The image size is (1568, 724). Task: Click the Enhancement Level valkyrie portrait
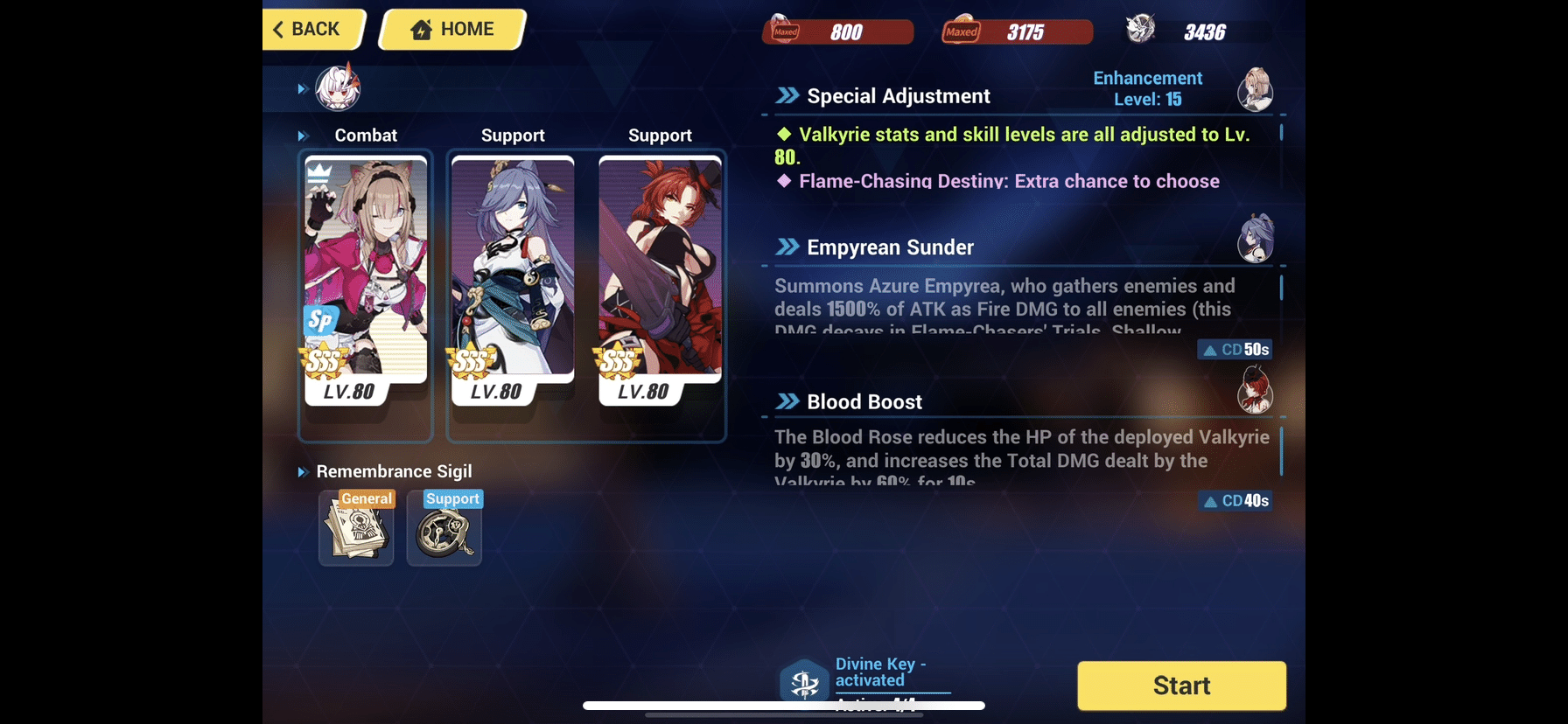click(x=1256, y=88)
